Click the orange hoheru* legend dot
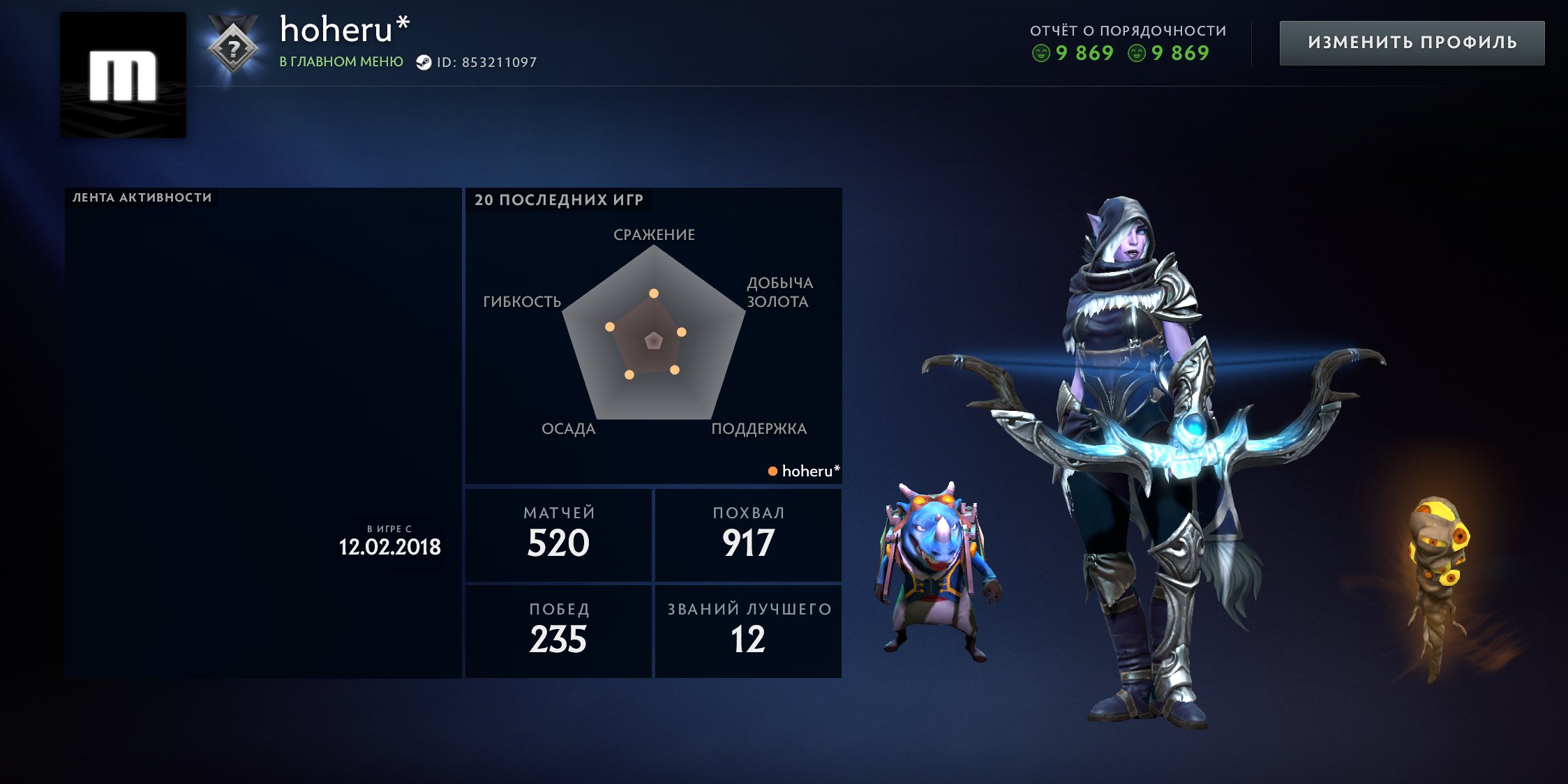The image size is (1568, 784). (x=772, y=471)
